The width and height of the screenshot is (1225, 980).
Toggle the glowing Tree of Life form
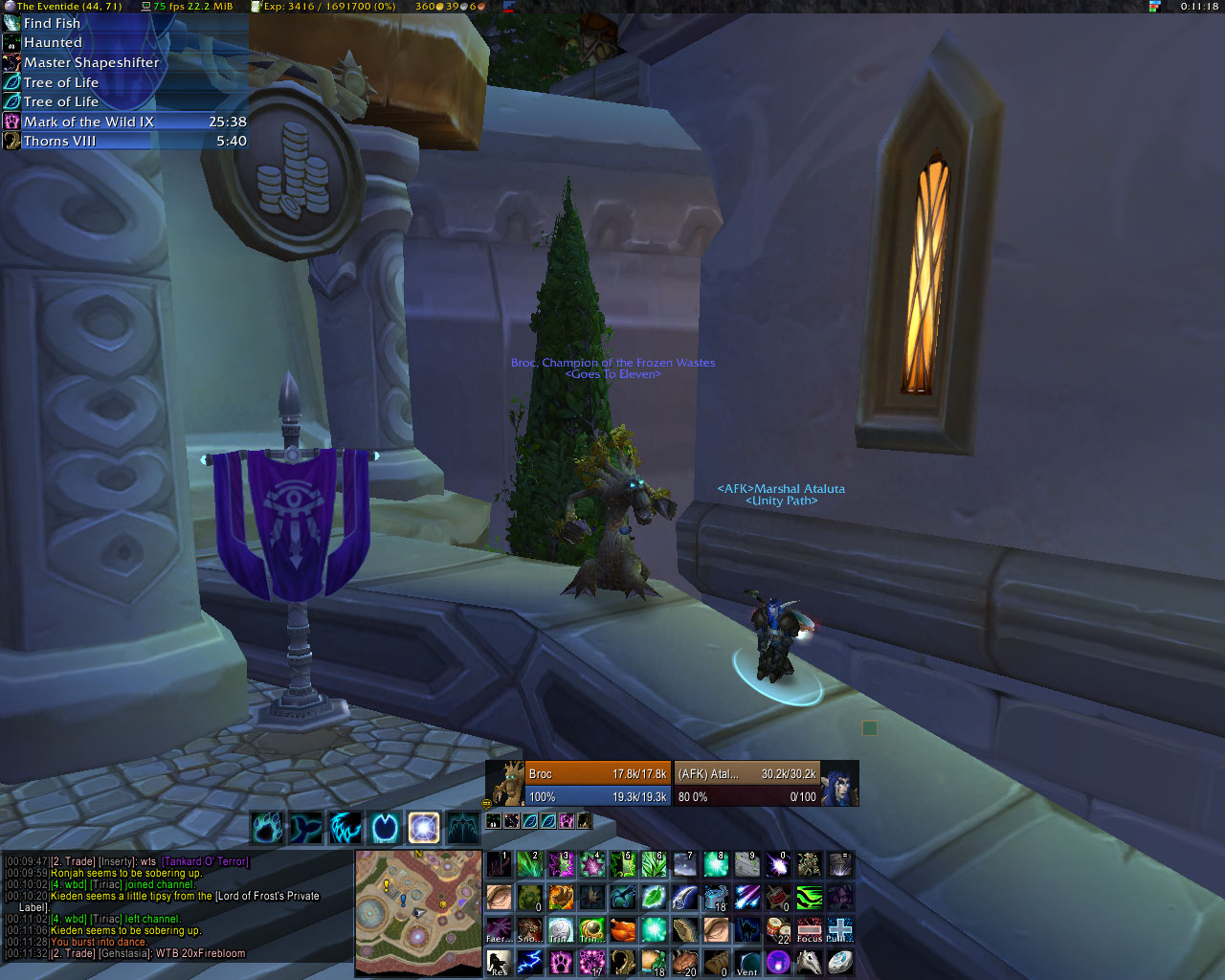[424, 827]
